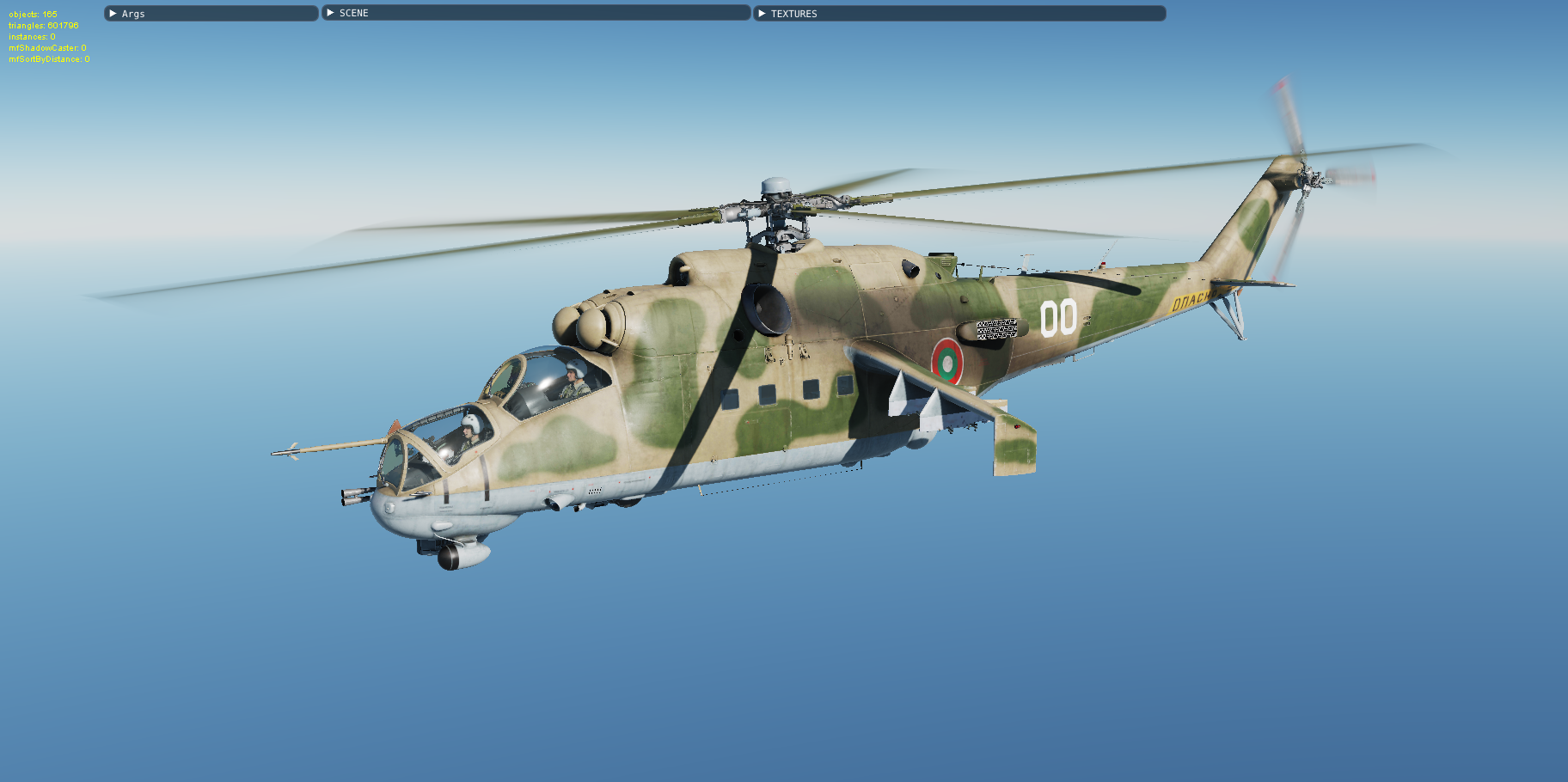Click the triangles: 601796 counter text
Viewport: 1568px width, 782px height.
click(43, 26)
